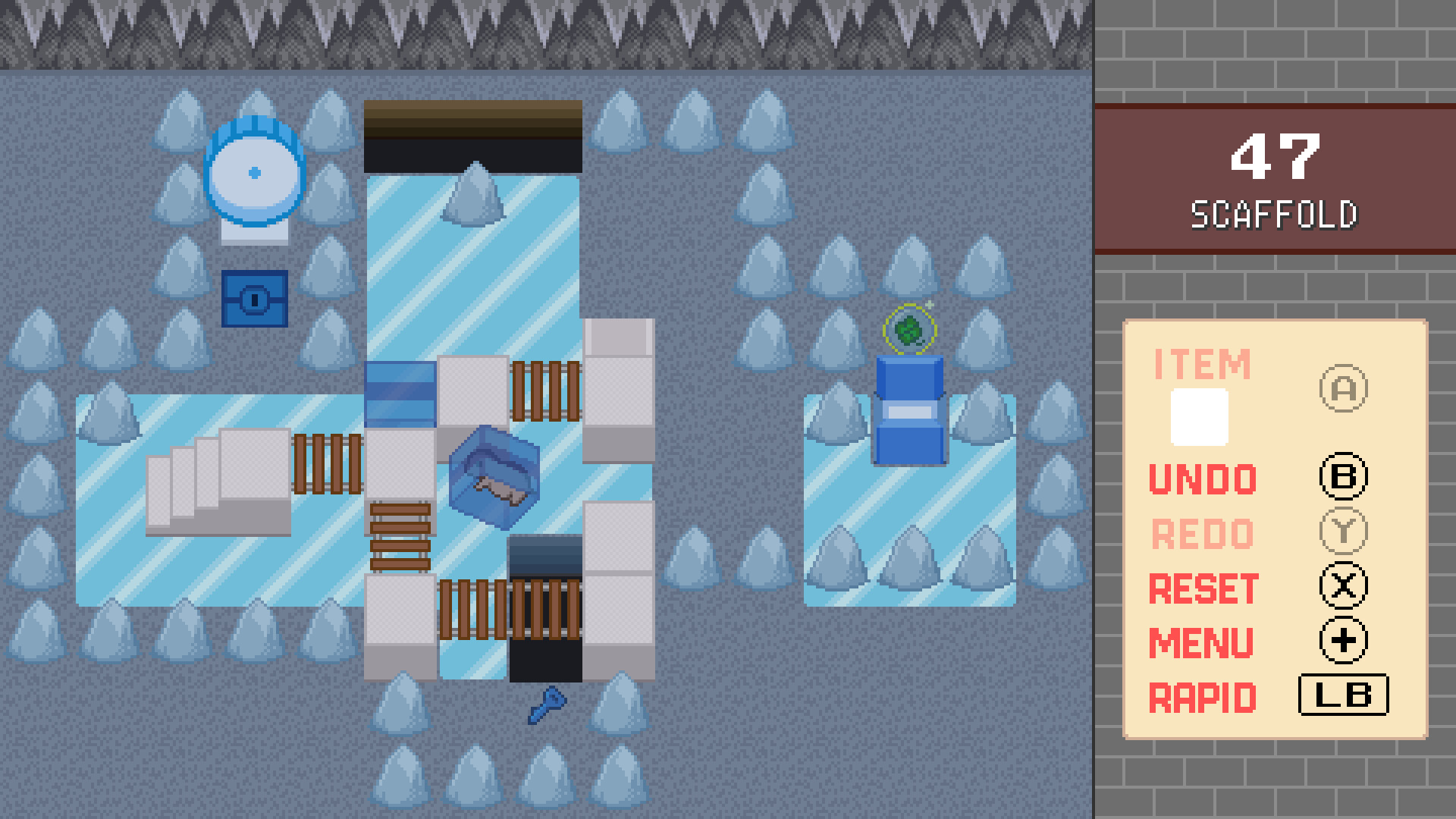Click the empty white ITEM slot
The height and width of the screenshot is (819, 1456).
tap(1201, 418)
